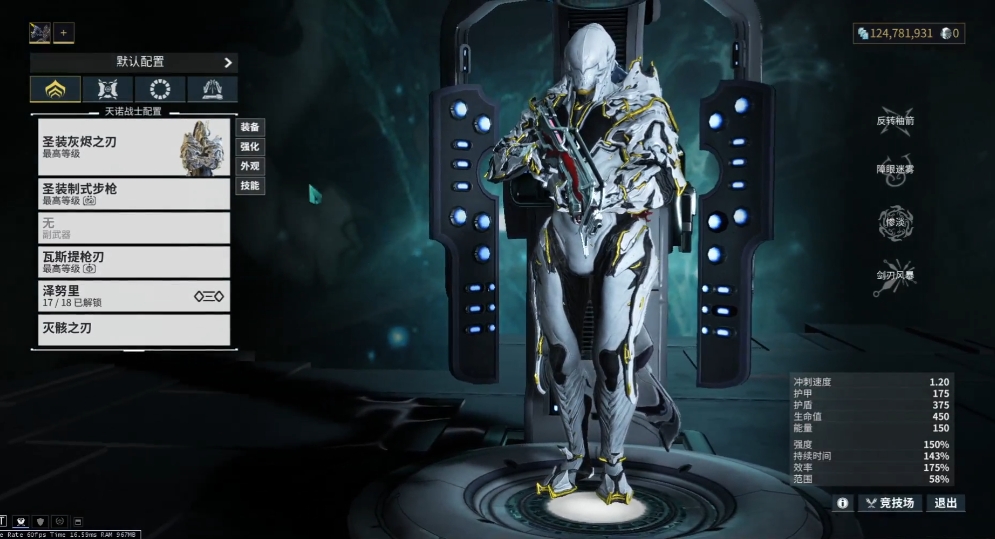Switch to the fourth category tab

(212, 90)
